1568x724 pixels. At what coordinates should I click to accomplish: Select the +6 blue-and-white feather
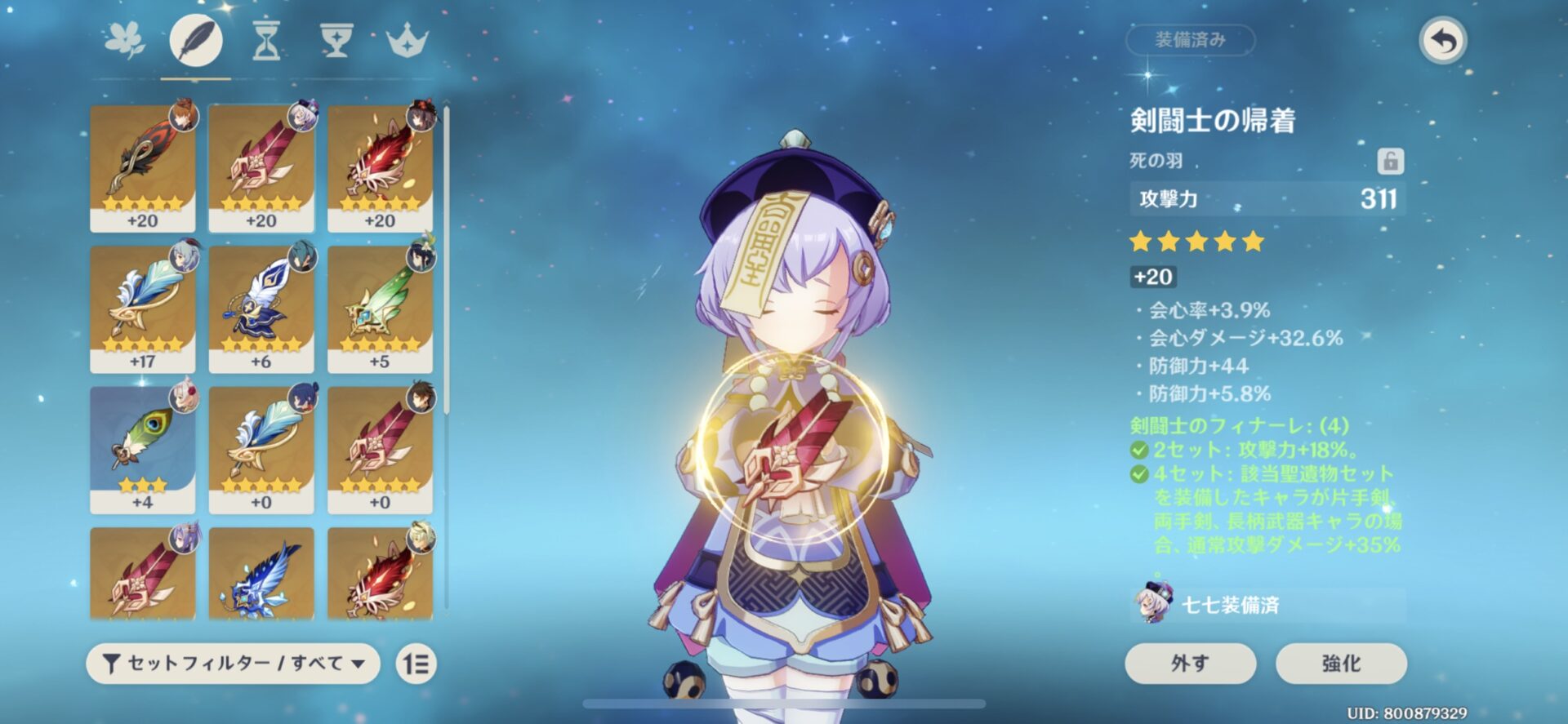point(261,309)
